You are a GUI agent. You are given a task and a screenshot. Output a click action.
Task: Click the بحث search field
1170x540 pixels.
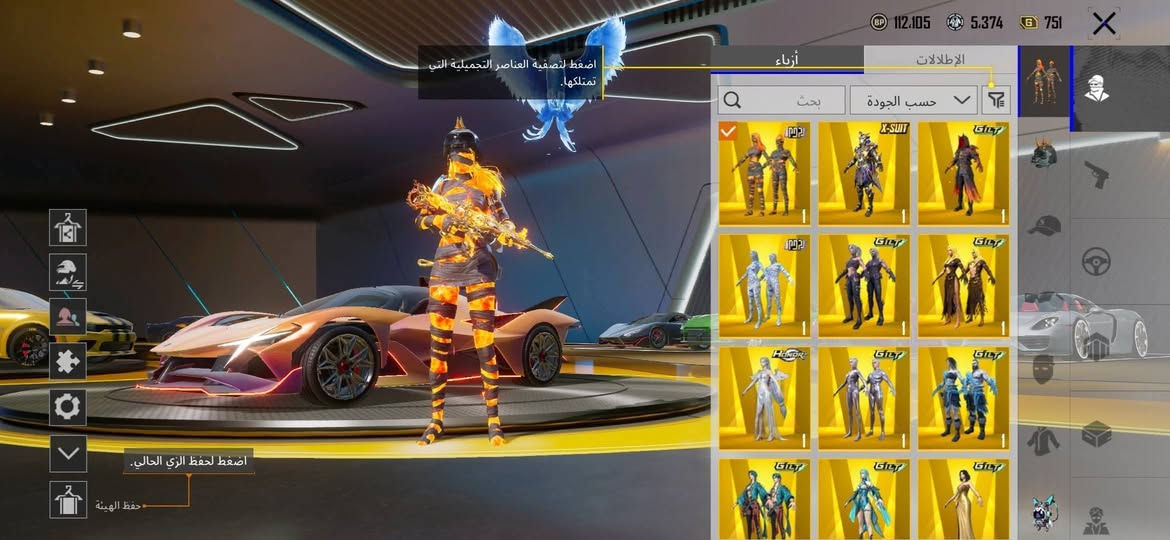pos(780,99)
